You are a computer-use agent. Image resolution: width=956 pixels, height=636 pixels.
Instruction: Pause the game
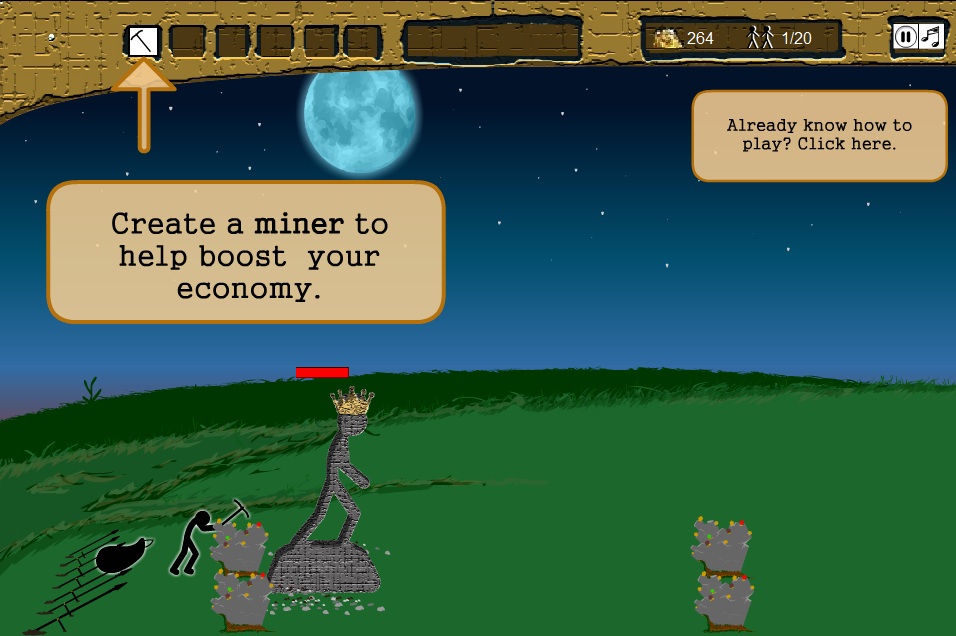point(905,37)
